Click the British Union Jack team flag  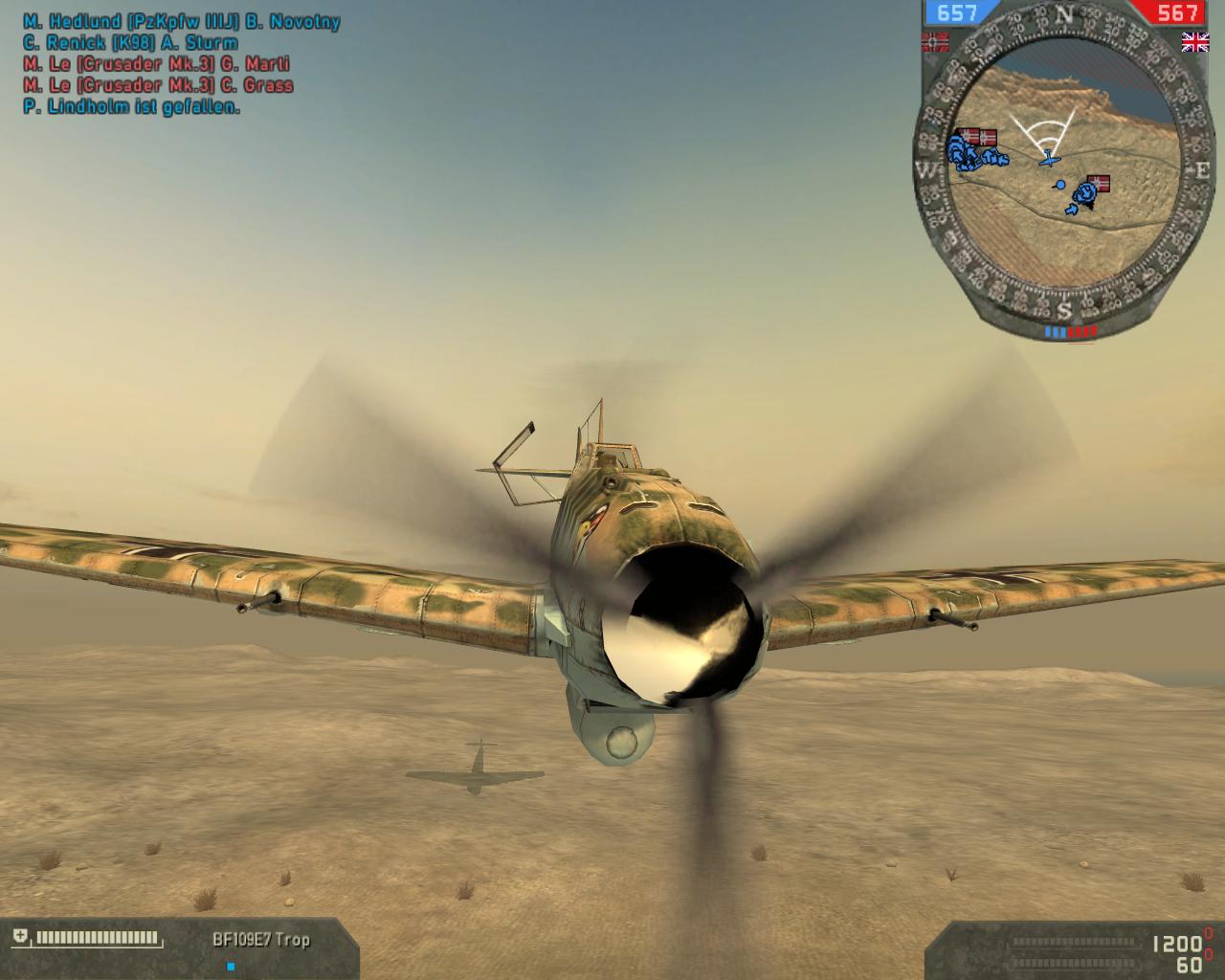point(1194,41)
